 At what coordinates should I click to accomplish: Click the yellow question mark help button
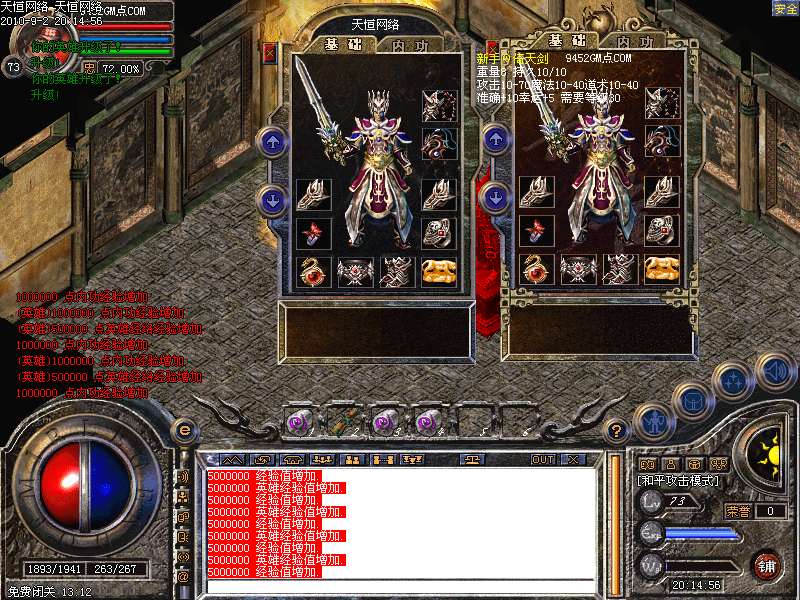point(618,431)
